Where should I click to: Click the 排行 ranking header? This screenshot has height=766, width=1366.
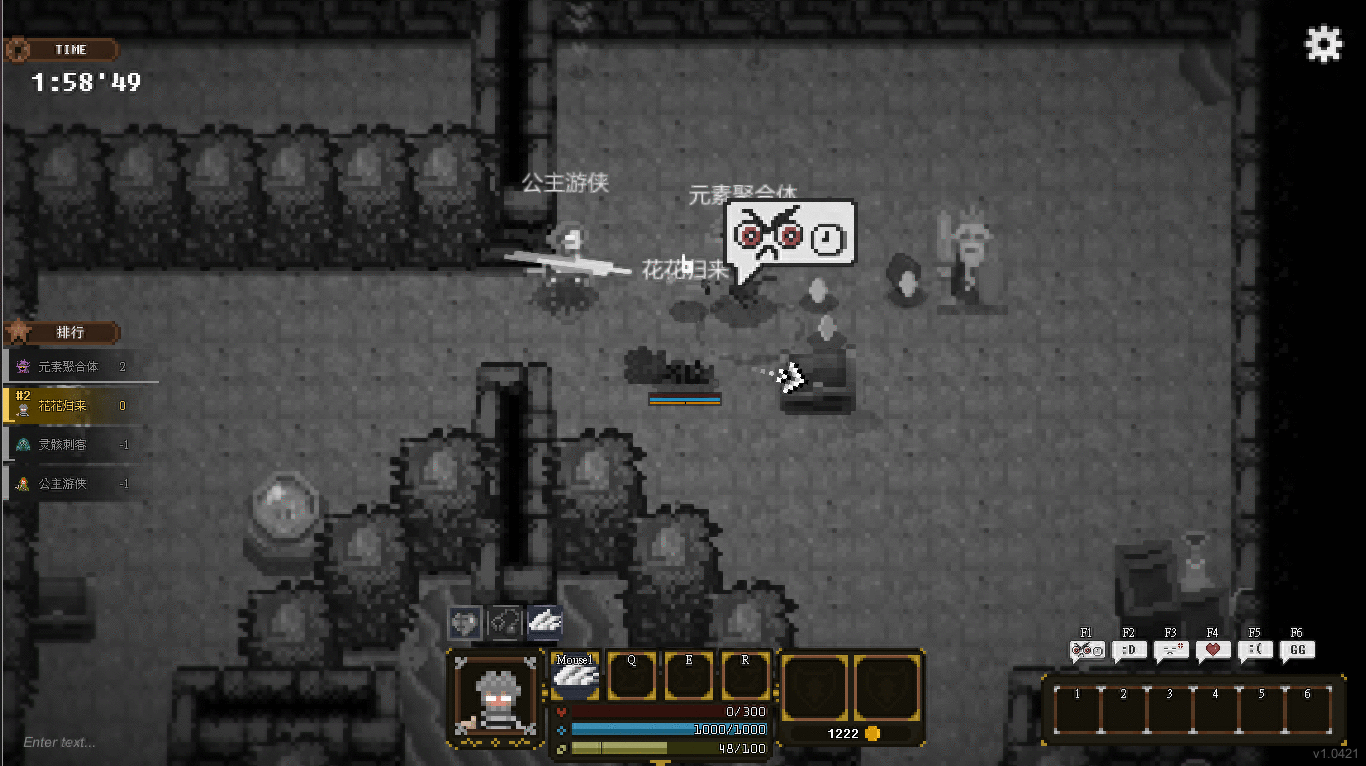coord(68,332)
